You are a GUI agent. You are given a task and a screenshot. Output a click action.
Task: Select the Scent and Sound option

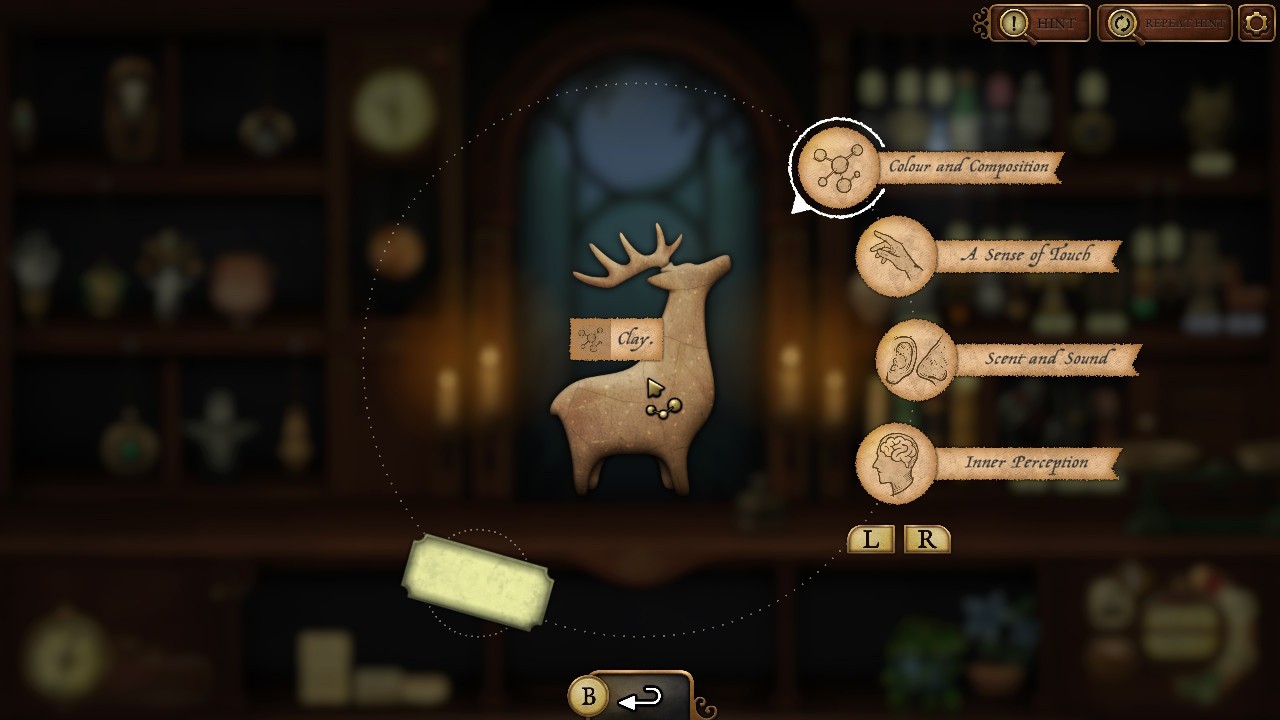(916, 360)
